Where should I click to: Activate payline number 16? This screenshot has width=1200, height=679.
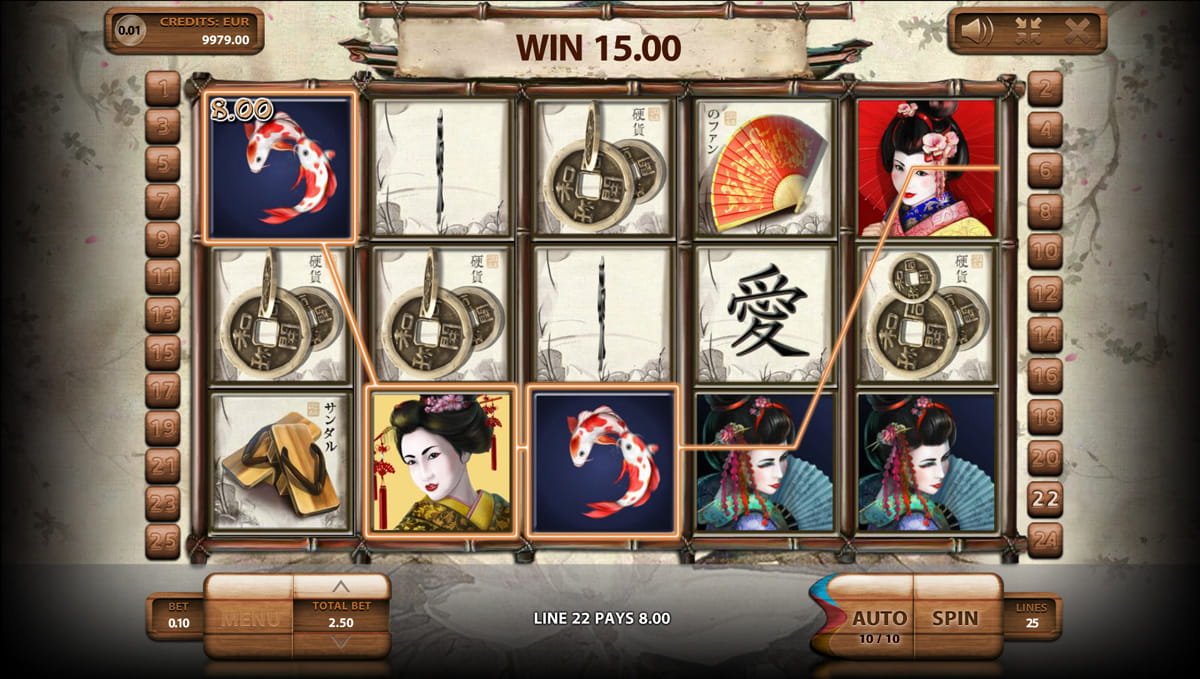pyautogui.click(x=1045, y=376)
